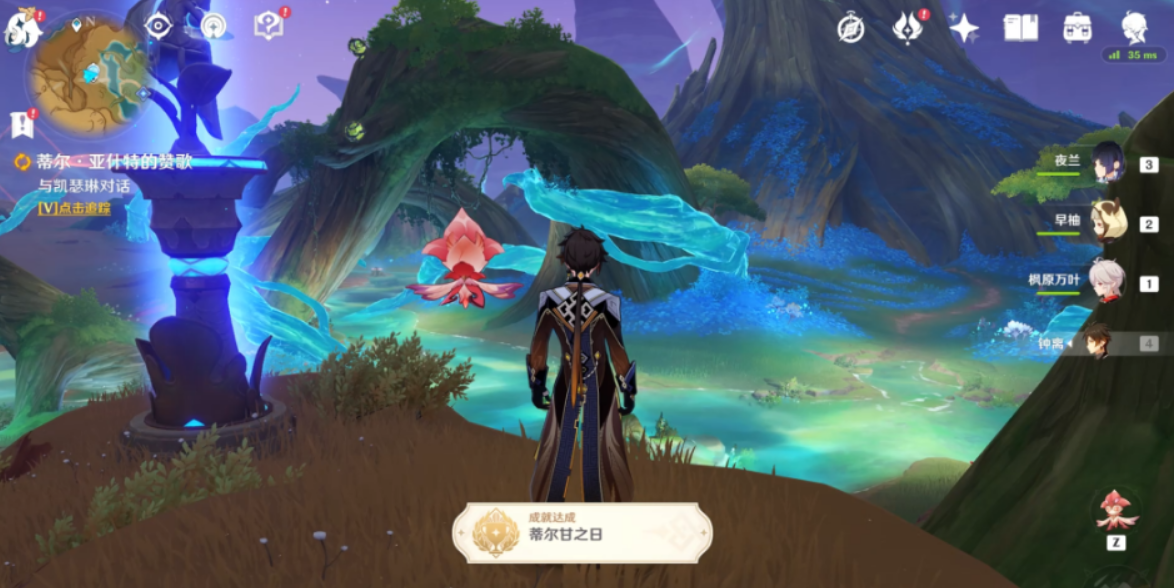
Task: Switch to party member 早柚
Action: [1107, 222]
